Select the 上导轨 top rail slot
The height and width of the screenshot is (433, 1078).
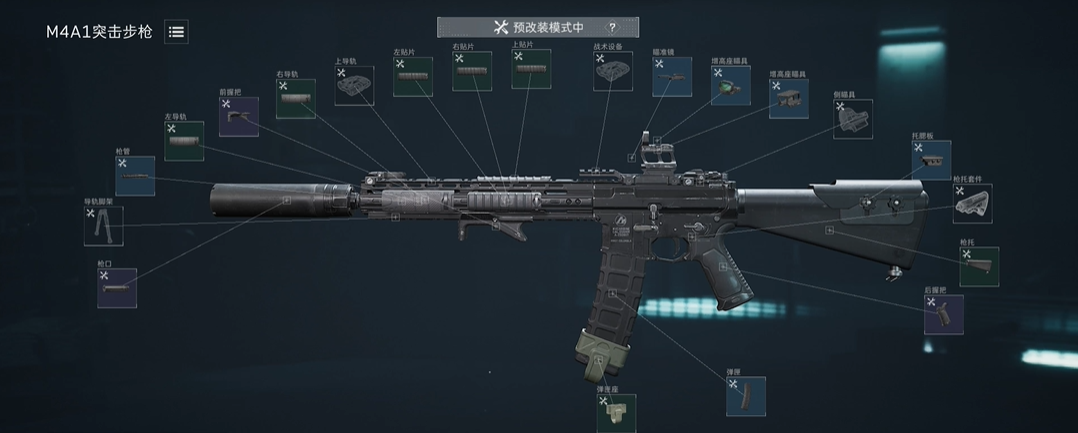point(354,86)
